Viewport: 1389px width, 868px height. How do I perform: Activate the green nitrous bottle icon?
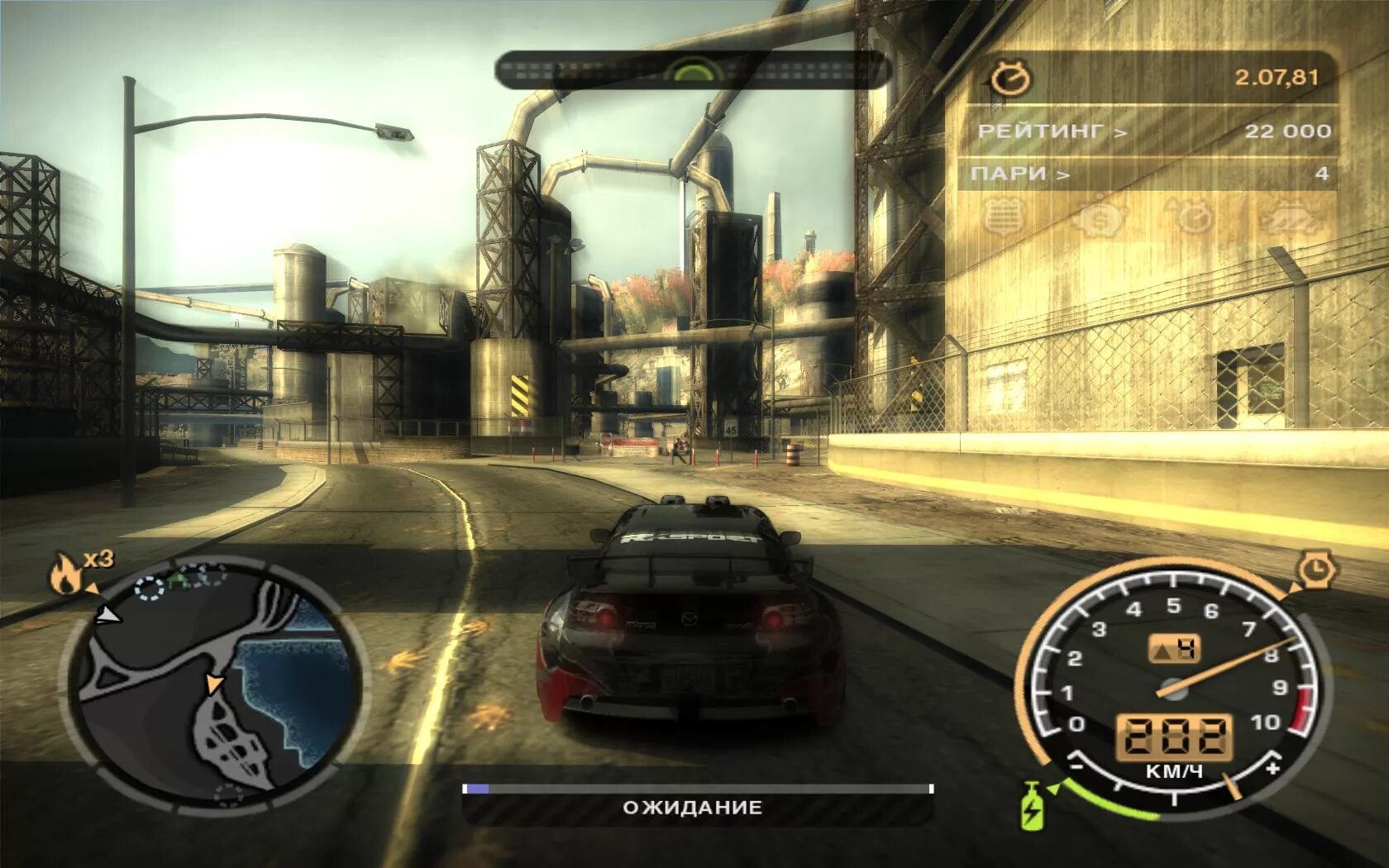coord(1033,804)
